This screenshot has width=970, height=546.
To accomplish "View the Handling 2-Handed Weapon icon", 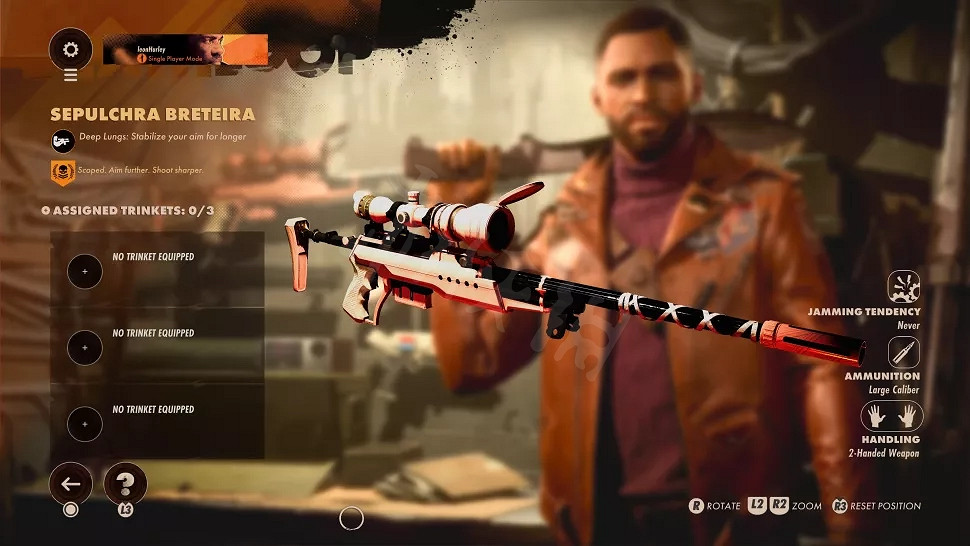I will pyautogui.click(x=892, y=416).
